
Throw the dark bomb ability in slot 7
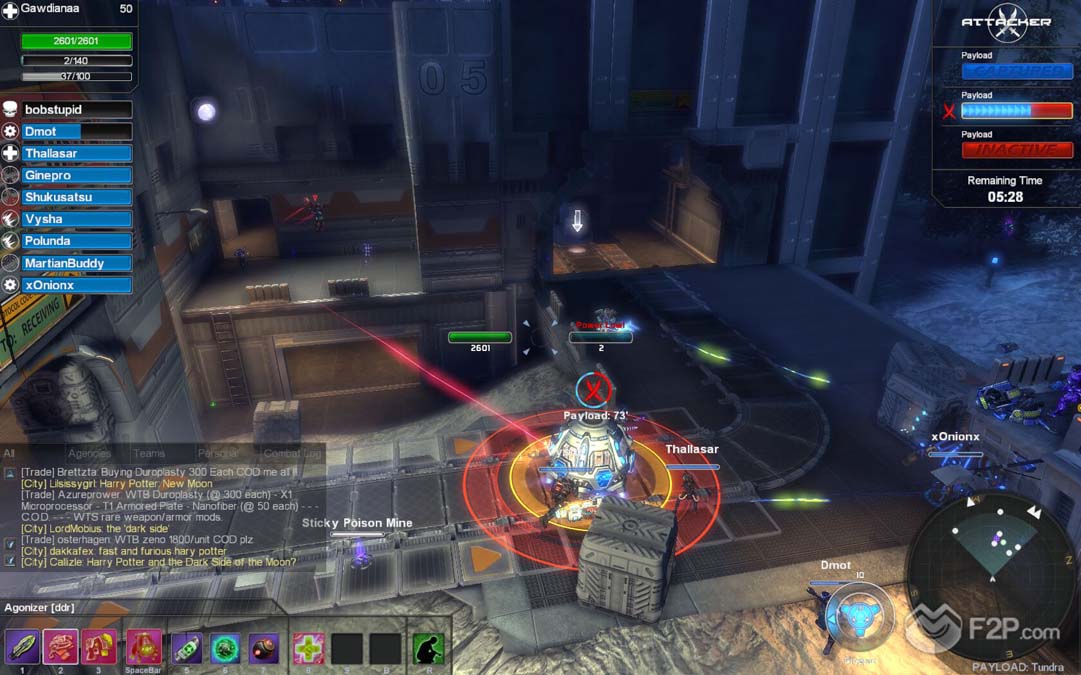(264, 648)
